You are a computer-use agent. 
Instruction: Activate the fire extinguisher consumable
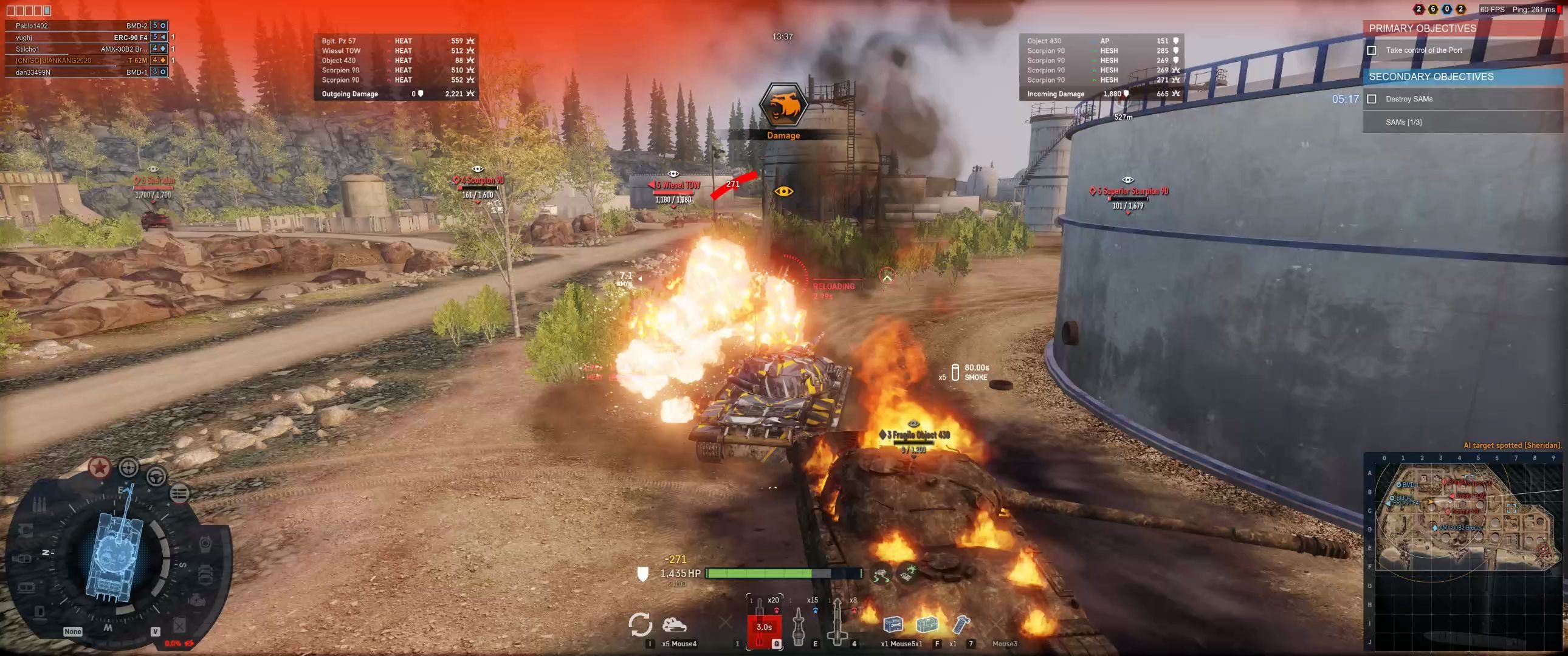pyautogui.click(x=961, y=624)
